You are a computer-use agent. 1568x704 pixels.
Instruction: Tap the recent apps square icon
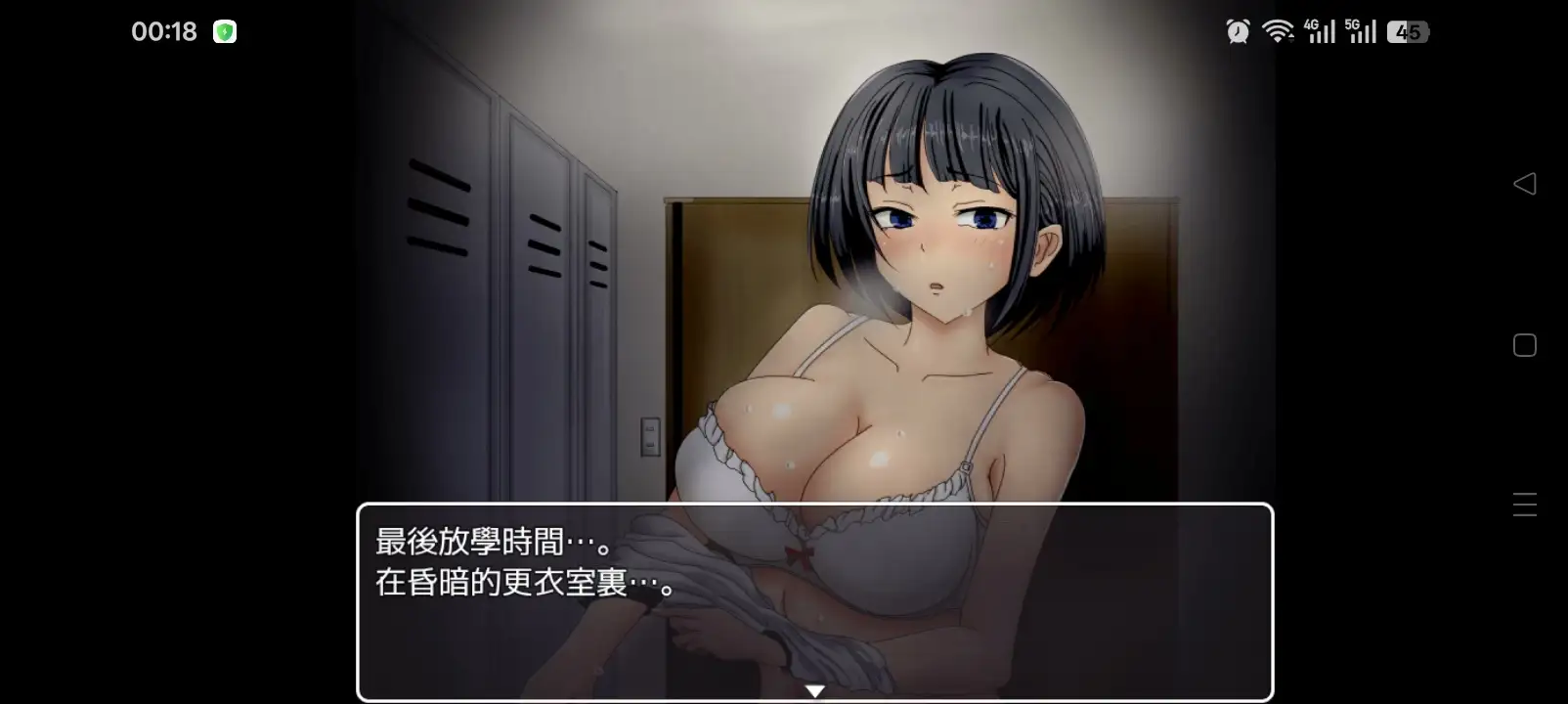[x=1525, y=344]
